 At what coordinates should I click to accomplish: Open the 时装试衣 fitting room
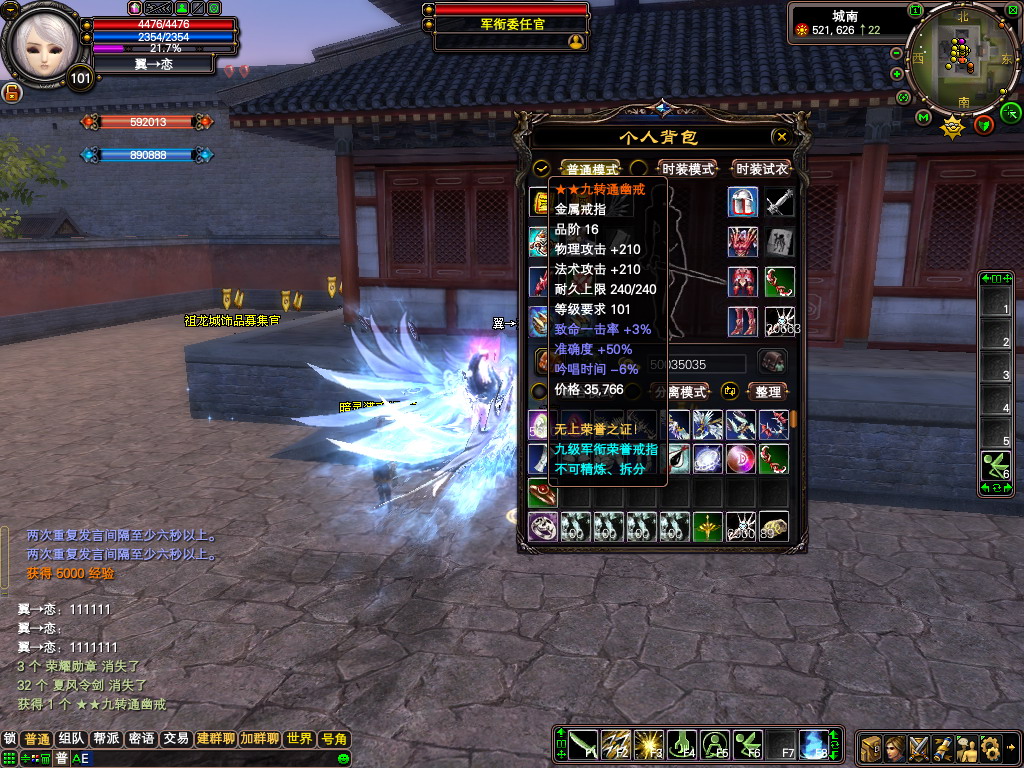point(762,169)
